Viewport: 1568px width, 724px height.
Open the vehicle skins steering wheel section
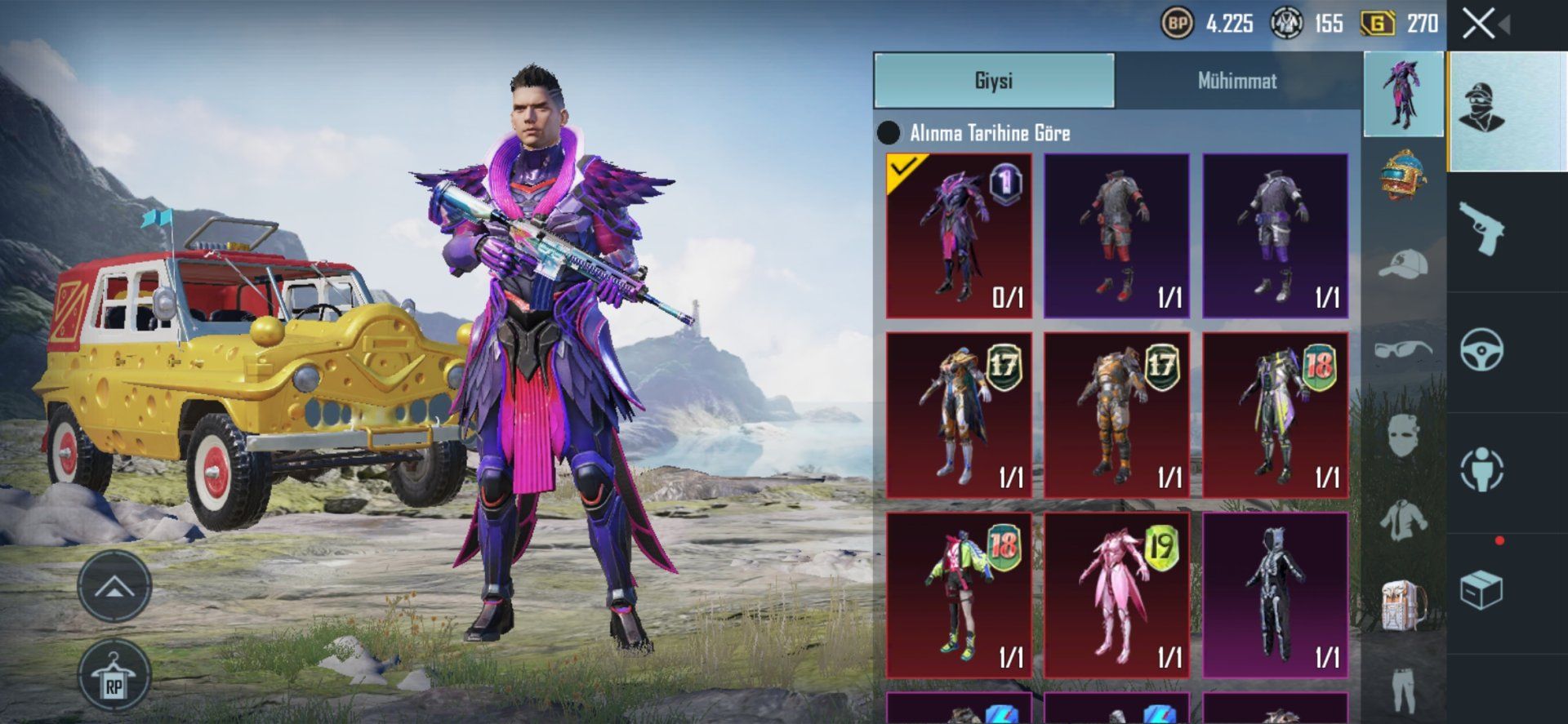[x=1482, y=350]
